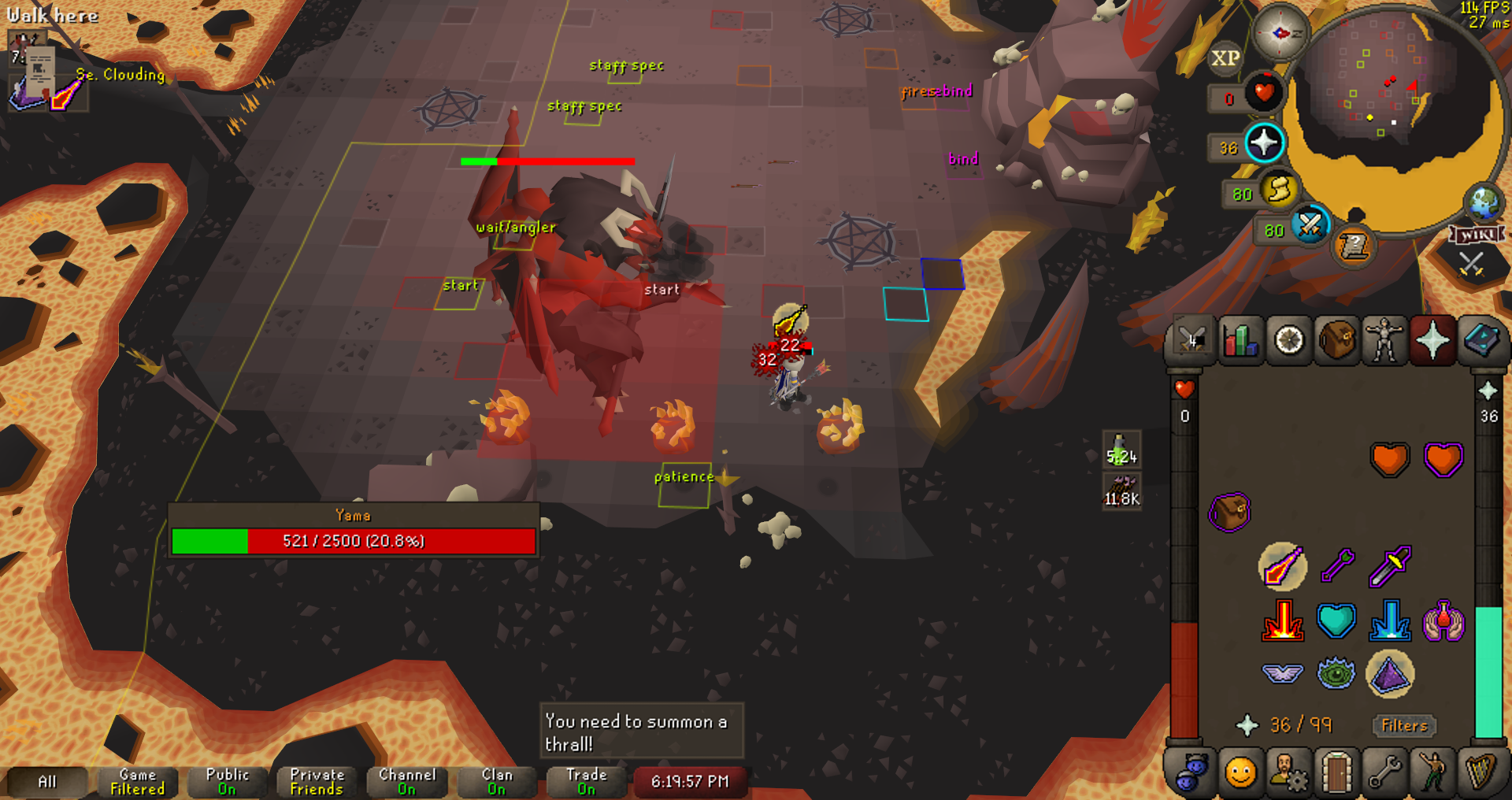The height and width of the screenshot is (800, 1512).
Task: Switch to the Inventory backpack tab
Action: pyautogui.click(x=1336, y=341)
